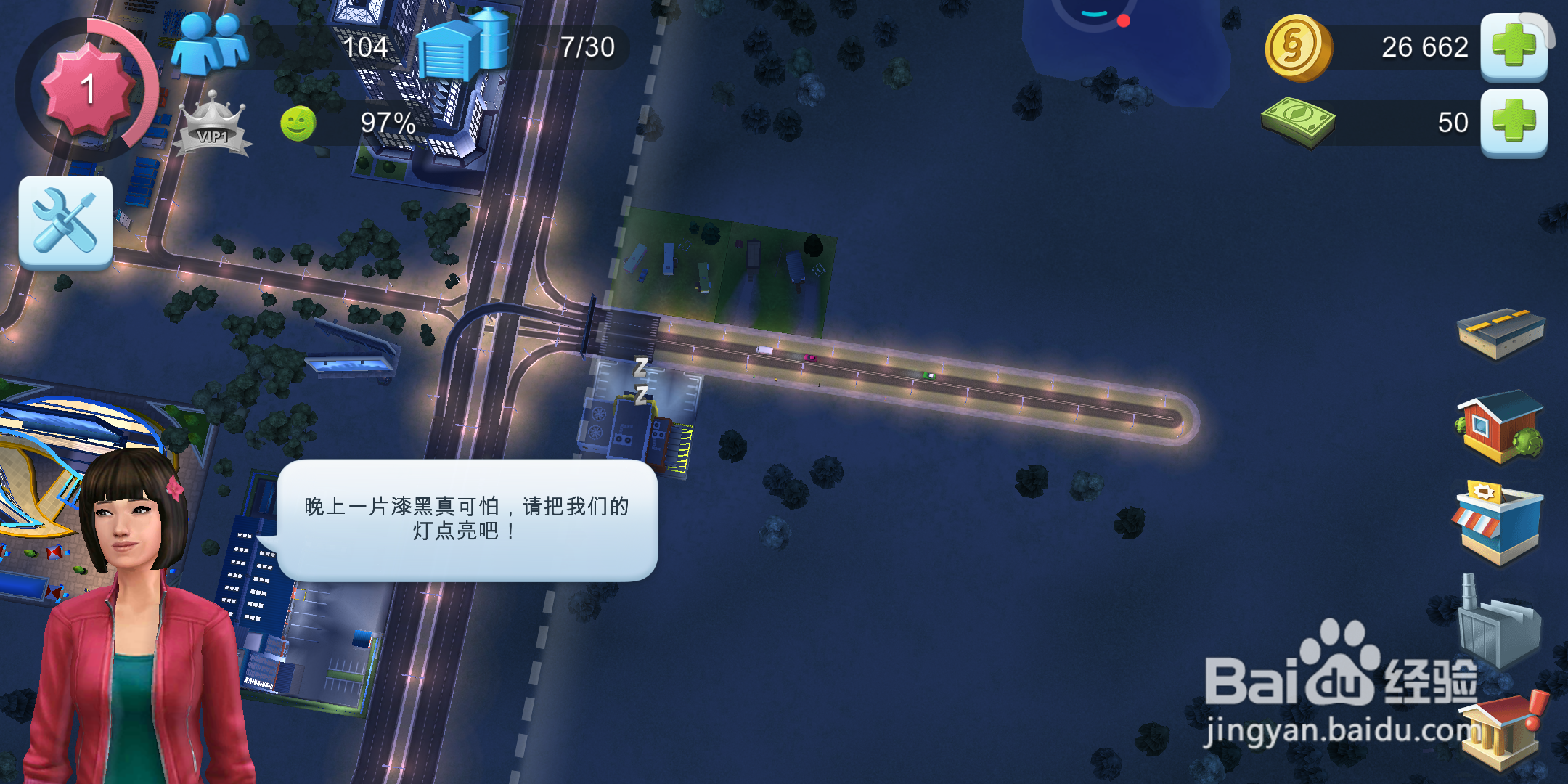
Task: Open the services shop menu
Action: 1499,515
